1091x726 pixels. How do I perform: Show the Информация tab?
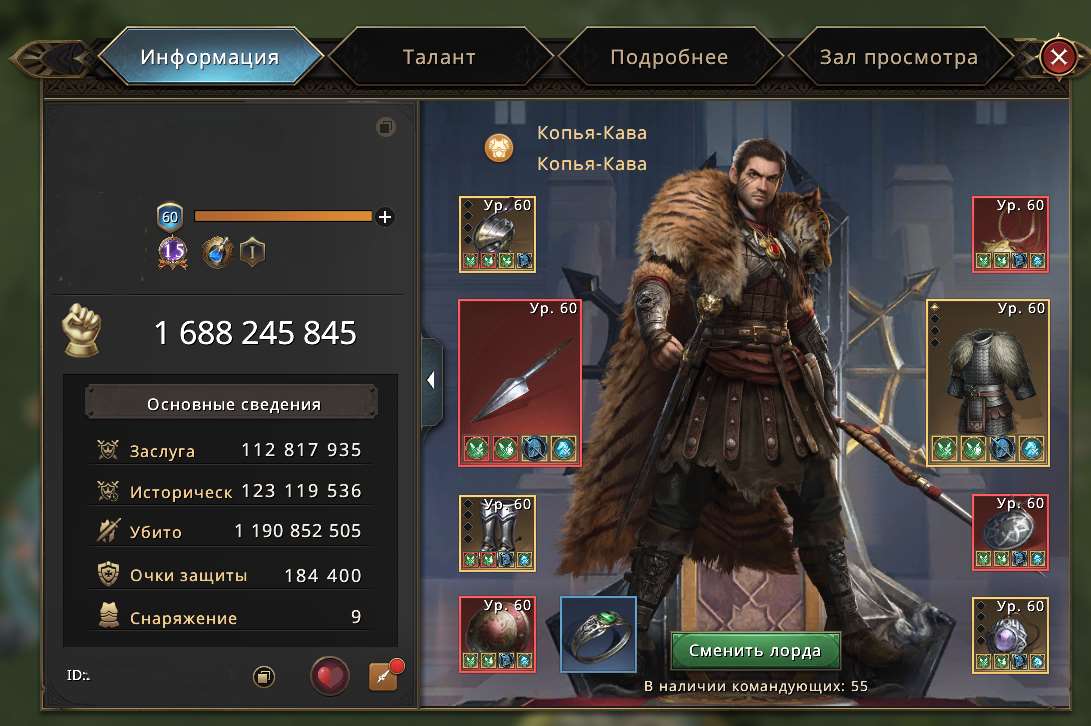click(x=209, y=57)
